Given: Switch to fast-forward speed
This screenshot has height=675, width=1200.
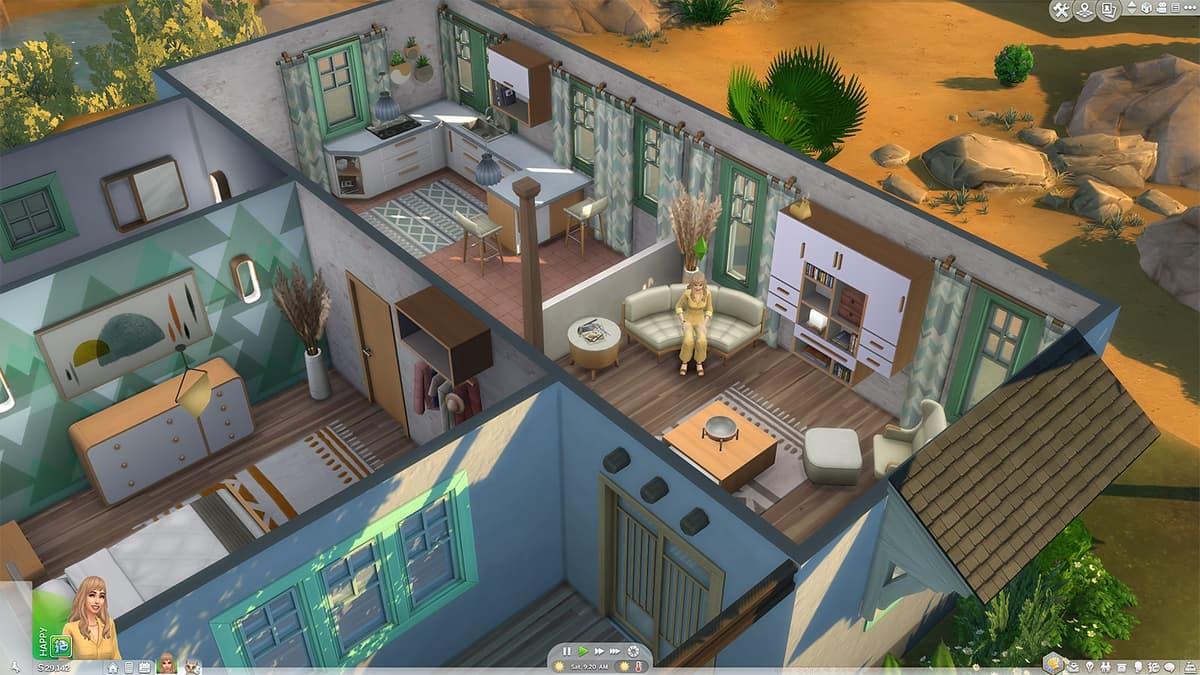Looking at the screenshot, I should [x=599, y=651].
